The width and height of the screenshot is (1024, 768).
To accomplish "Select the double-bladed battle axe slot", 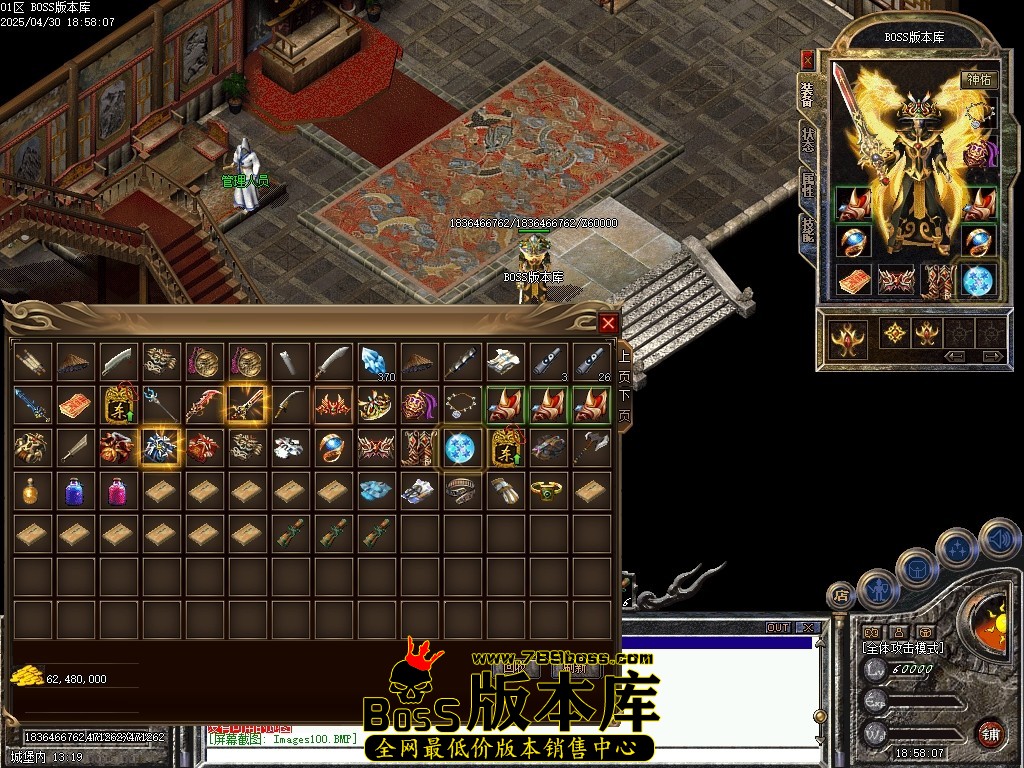I will pyautogui.click(x=591, y=447).
